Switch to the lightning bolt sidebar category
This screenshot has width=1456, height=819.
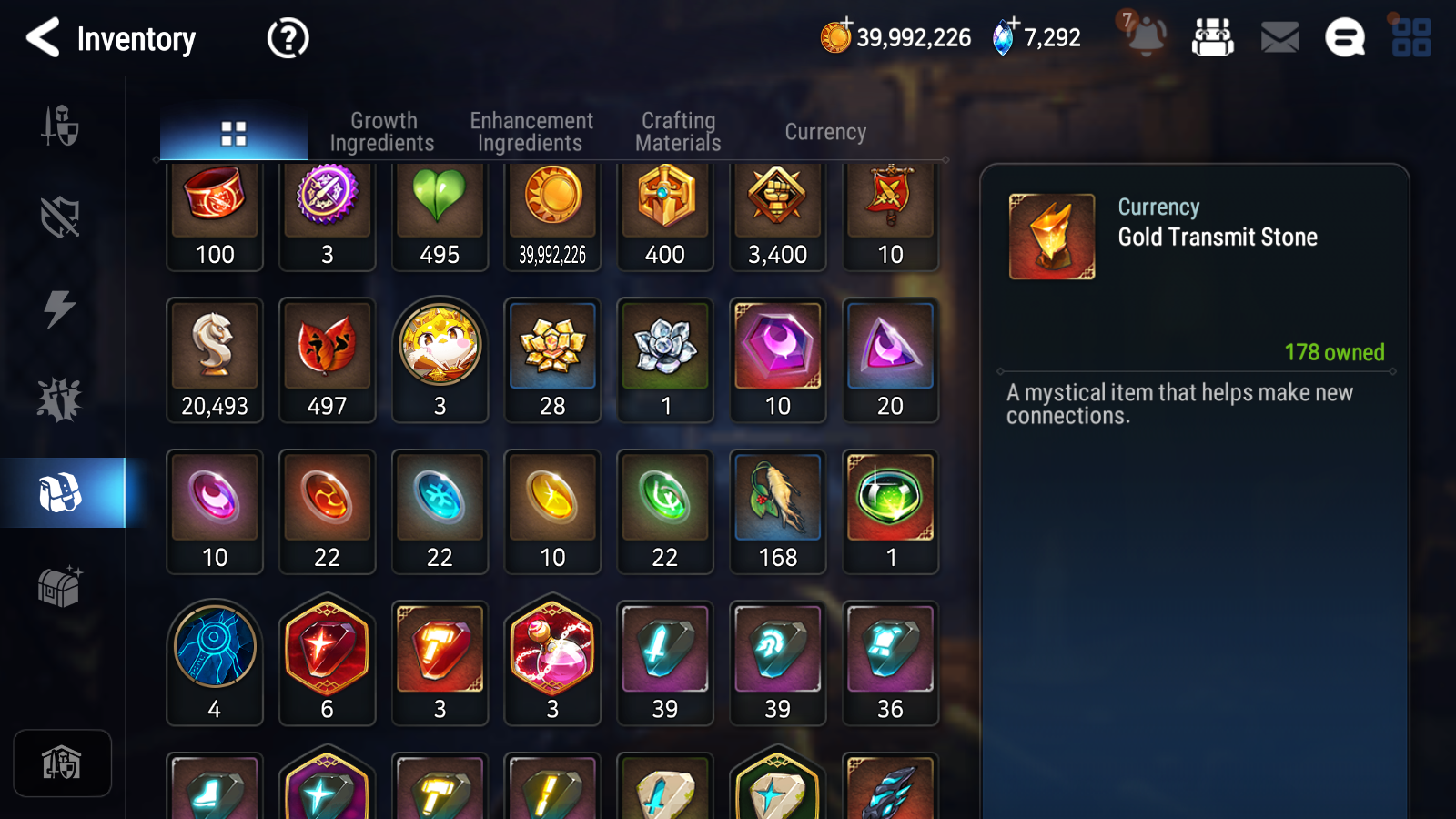coord(60,309)
